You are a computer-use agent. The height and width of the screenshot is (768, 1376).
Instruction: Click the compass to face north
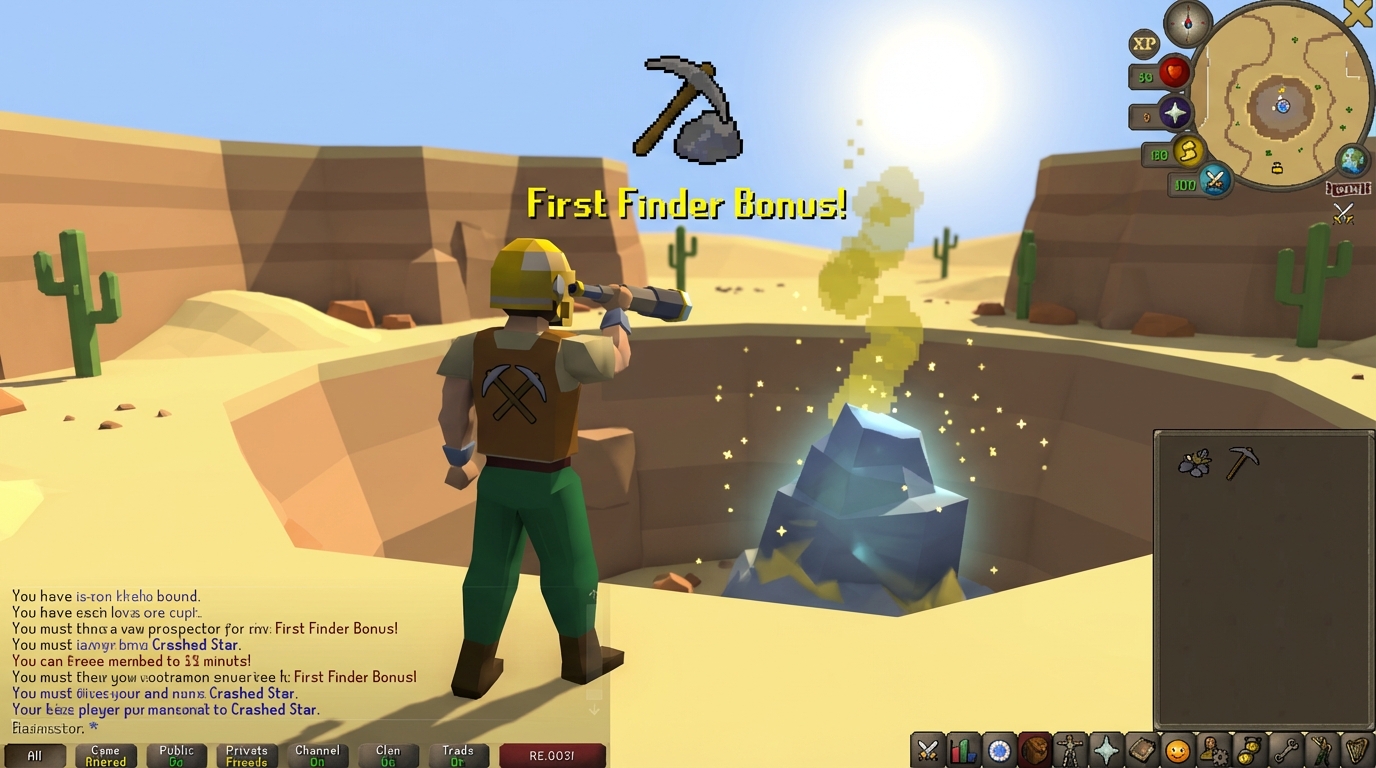1187,22
